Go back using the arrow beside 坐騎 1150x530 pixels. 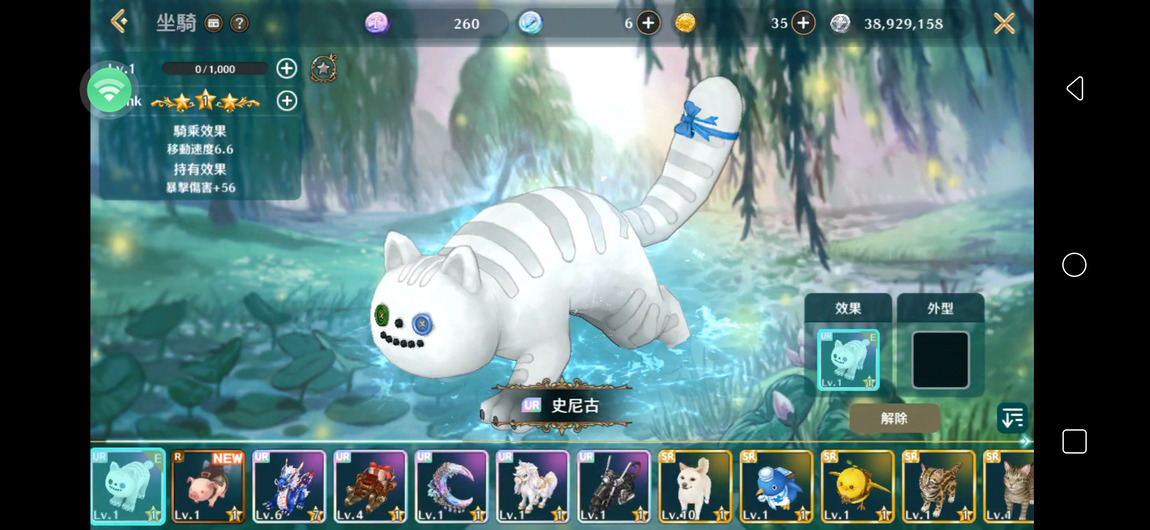pos(119,22)
